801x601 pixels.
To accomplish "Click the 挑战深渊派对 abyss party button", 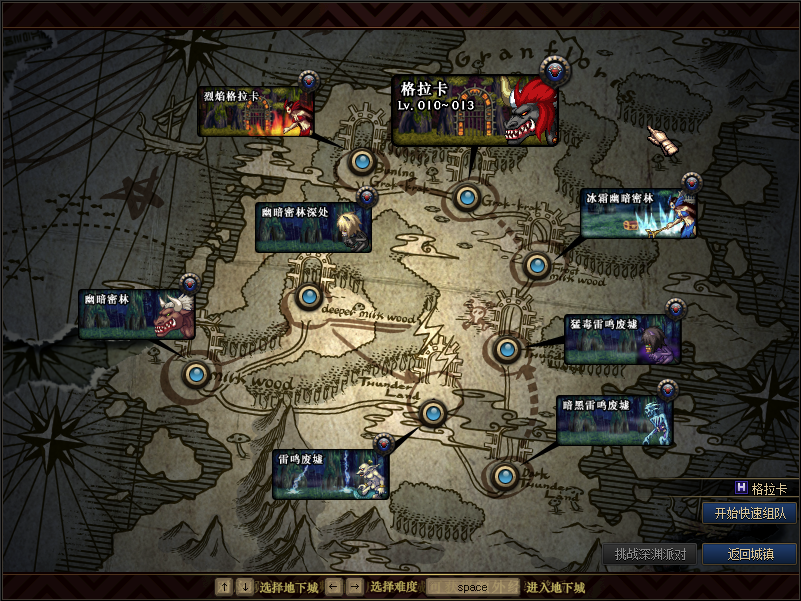I will pyautogui.click(x=650, y=553).
